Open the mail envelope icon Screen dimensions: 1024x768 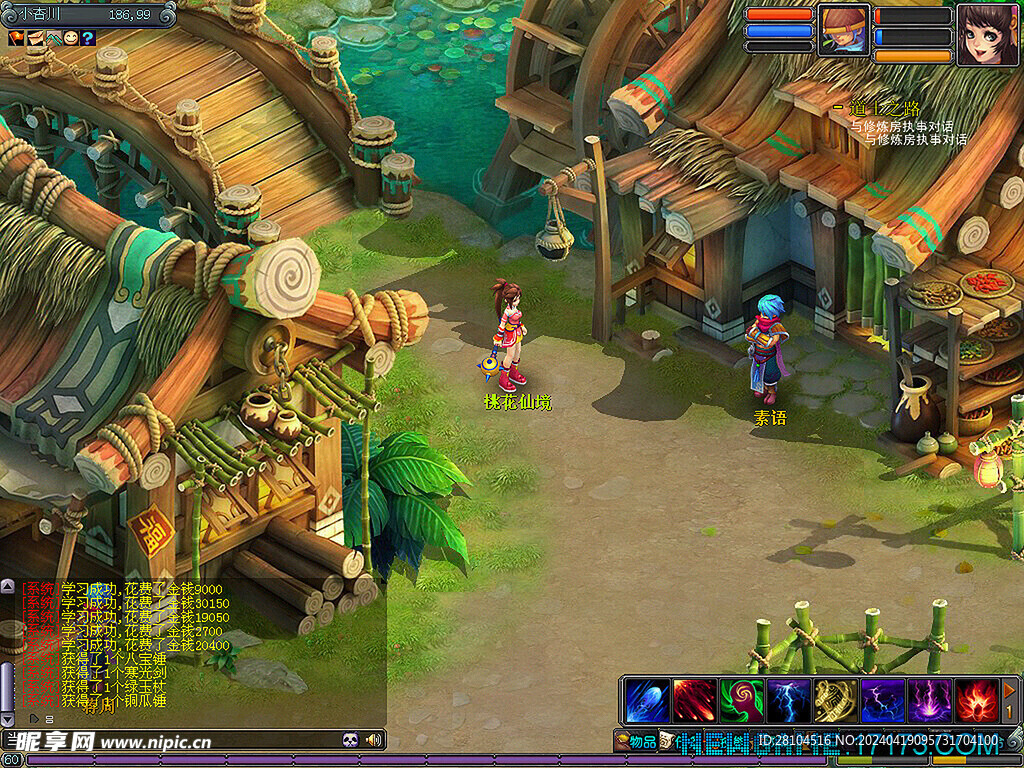click(x=34, y=38)
